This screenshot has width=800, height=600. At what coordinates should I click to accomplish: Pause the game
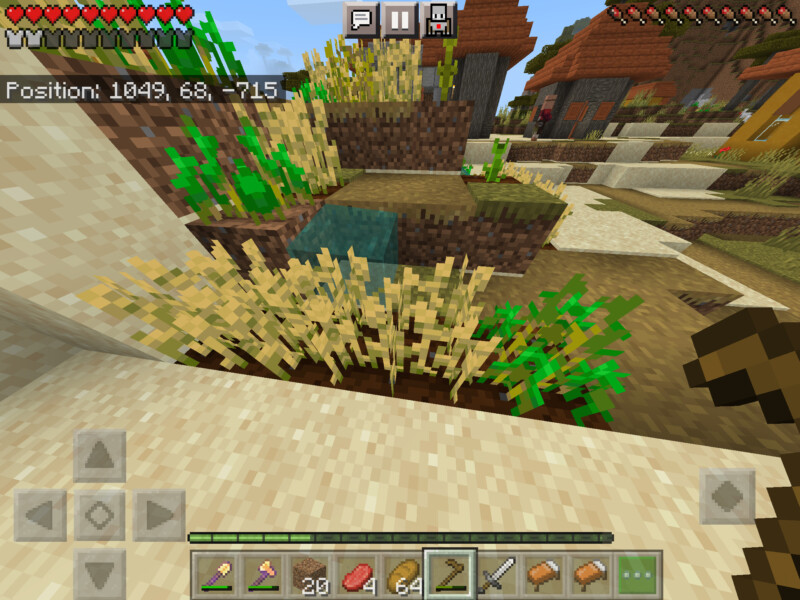coord(399,20)
